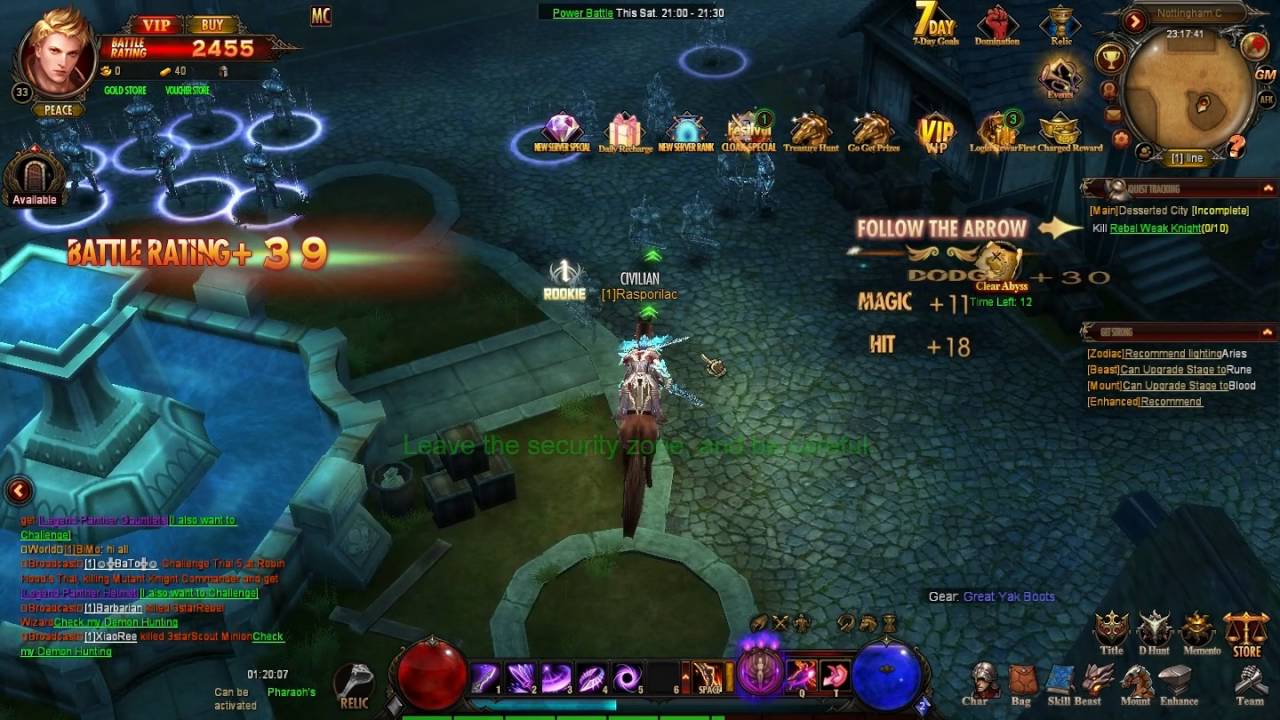Image resolution: width=1280 pixels, height=720 pixels.
Task: Claim the First Charged Reward gold ingots
Action: 1058,131
